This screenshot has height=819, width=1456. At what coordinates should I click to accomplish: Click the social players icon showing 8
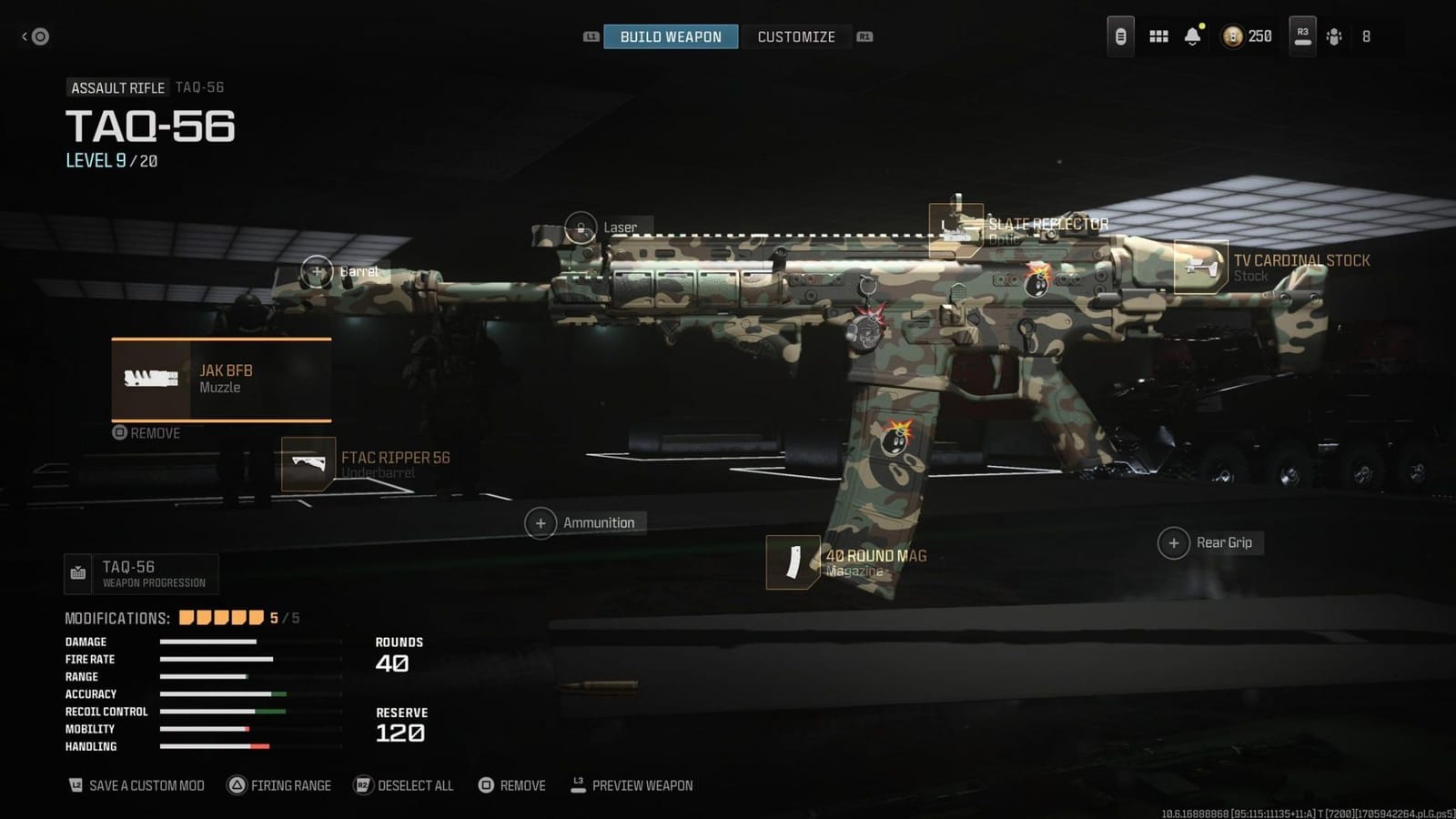click(x=1335, y=36)
